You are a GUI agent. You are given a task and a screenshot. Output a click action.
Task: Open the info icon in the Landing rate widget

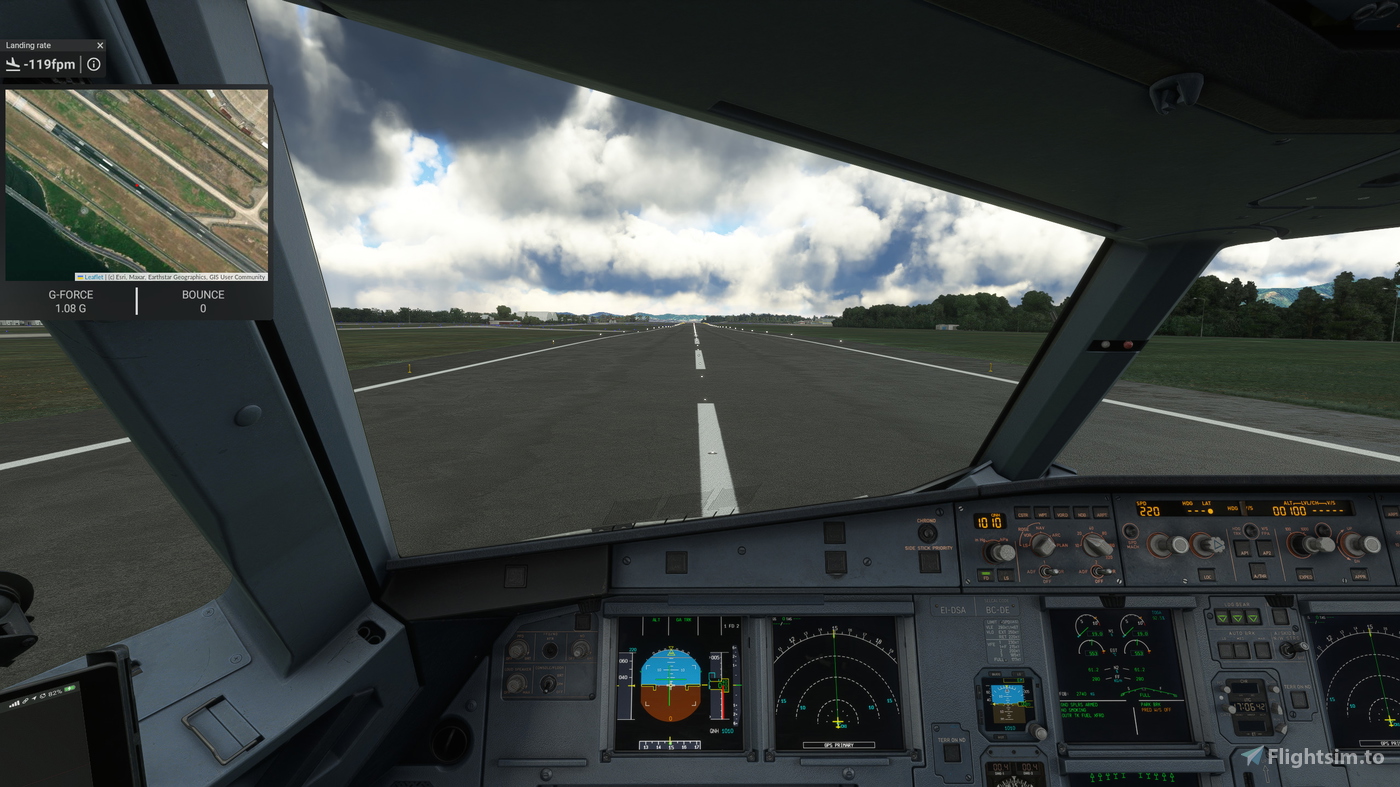click(93, 64)
